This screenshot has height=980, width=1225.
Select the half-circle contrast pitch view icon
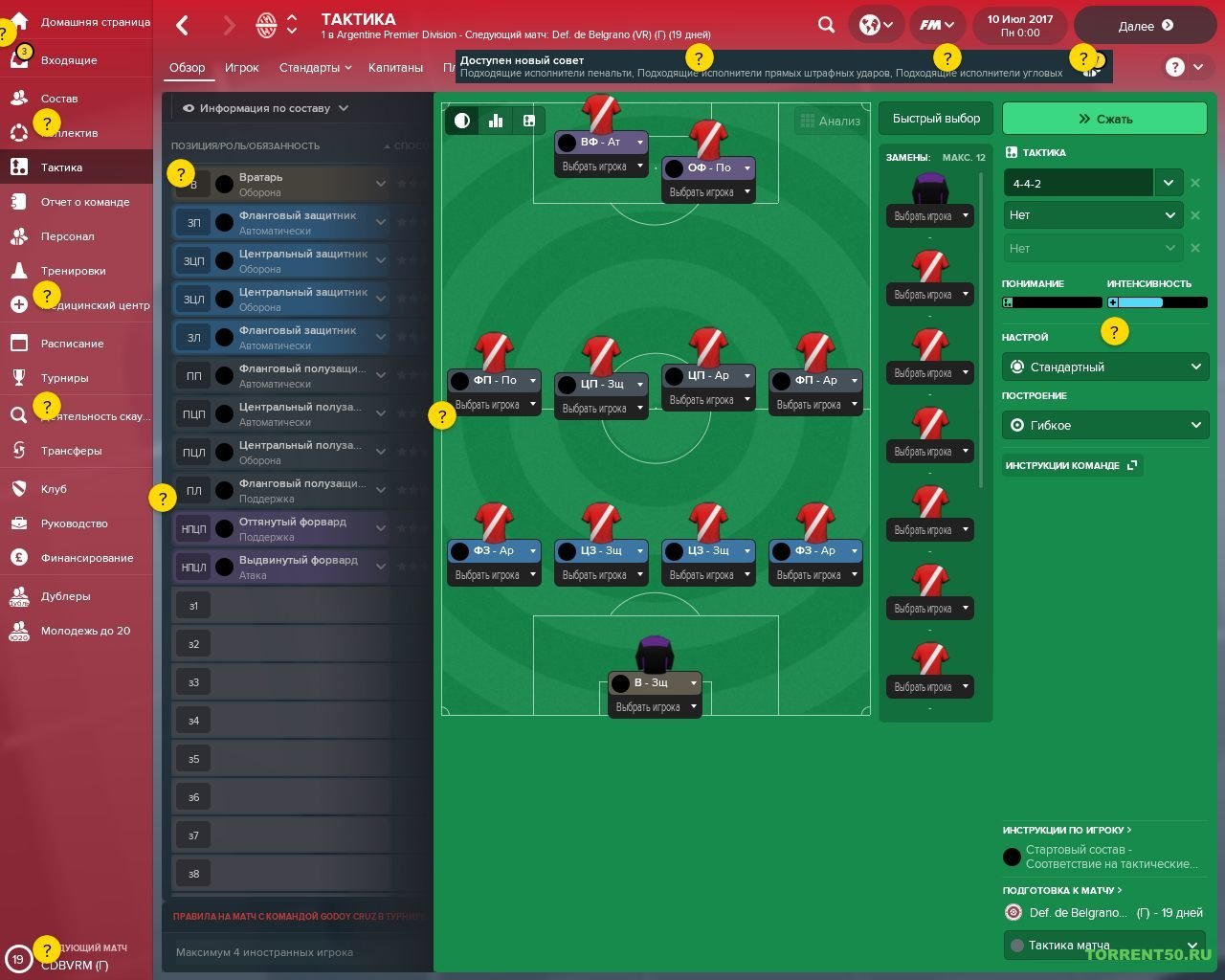tap(462, 121)
